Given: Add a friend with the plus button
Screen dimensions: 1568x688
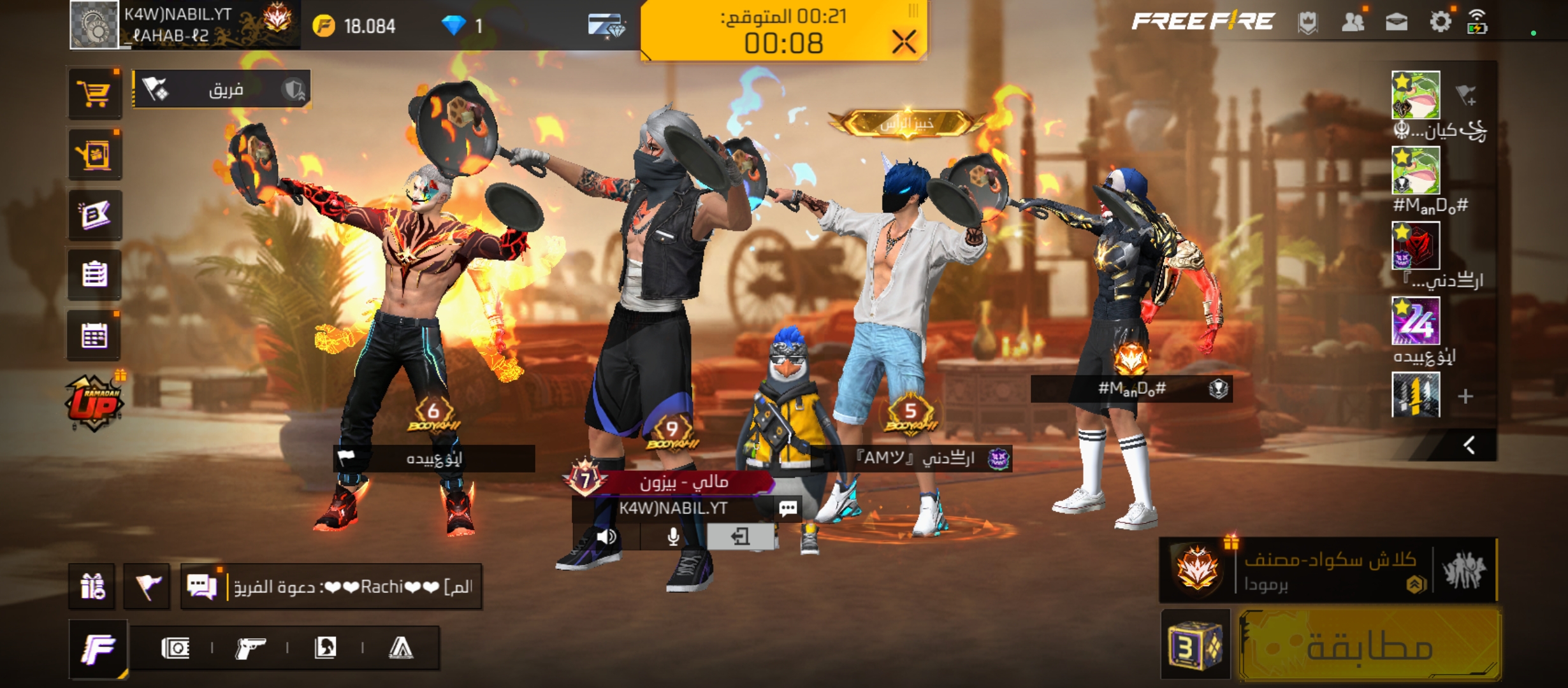Looking at the screenshot, I should click(1465, 396).
